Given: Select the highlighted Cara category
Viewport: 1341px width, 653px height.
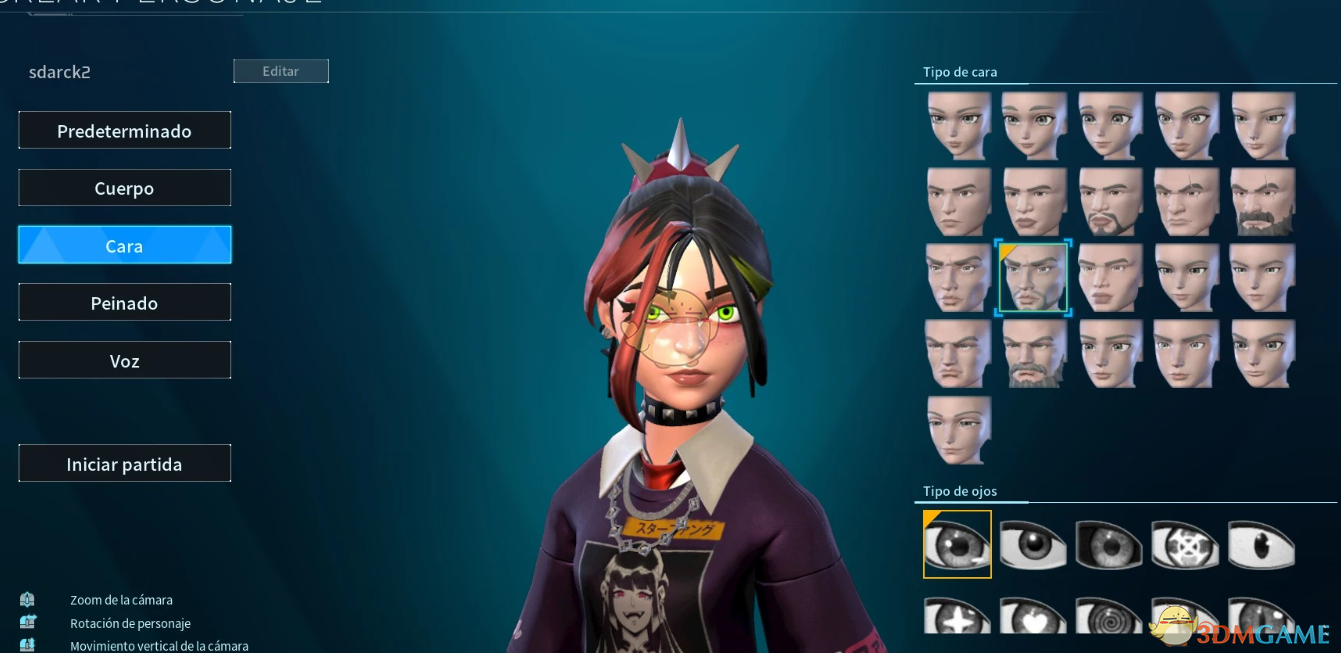Looking at the screenshot, I should coord(124,245).
